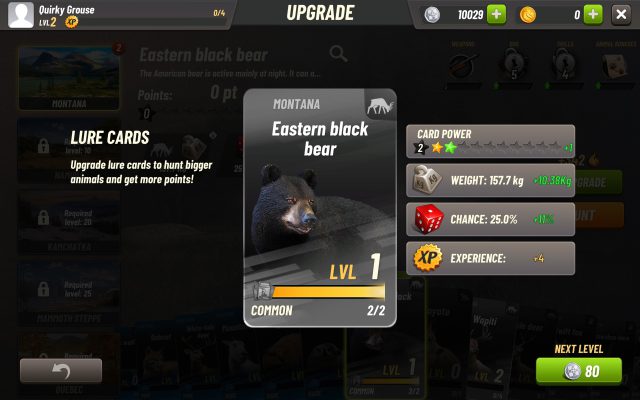Add gold coins with the plus button
Image resolution: width=640 pixels, height=400 pixels.
592,14
